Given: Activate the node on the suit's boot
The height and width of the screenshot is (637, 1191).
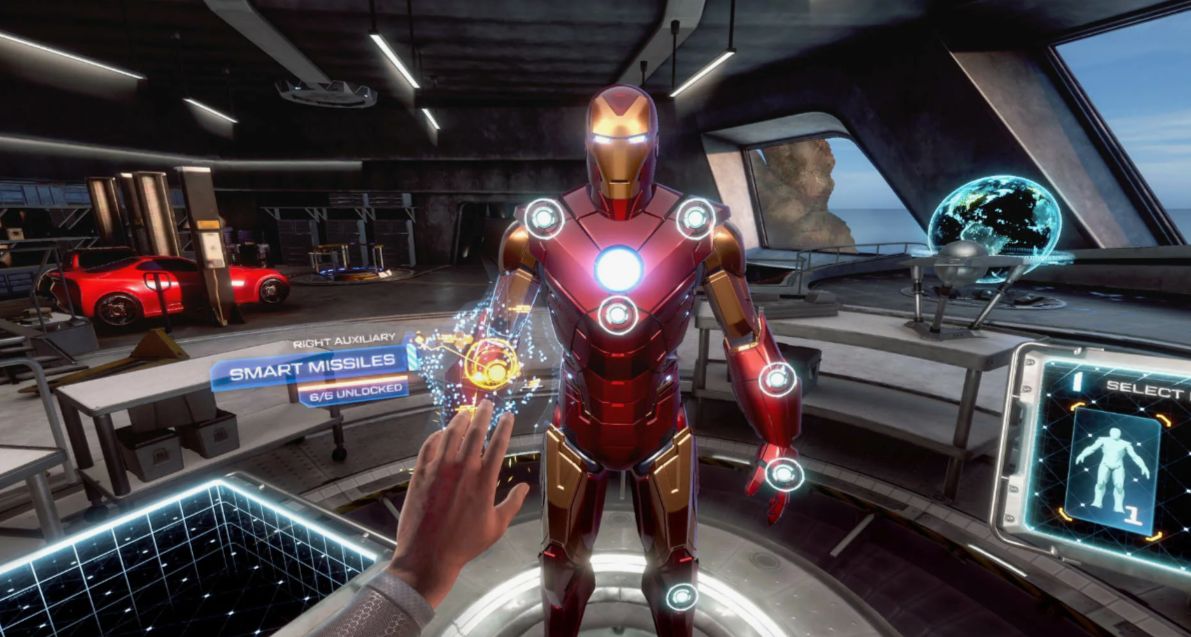Looking at the screenshot, I should click(x=682, y=597).
